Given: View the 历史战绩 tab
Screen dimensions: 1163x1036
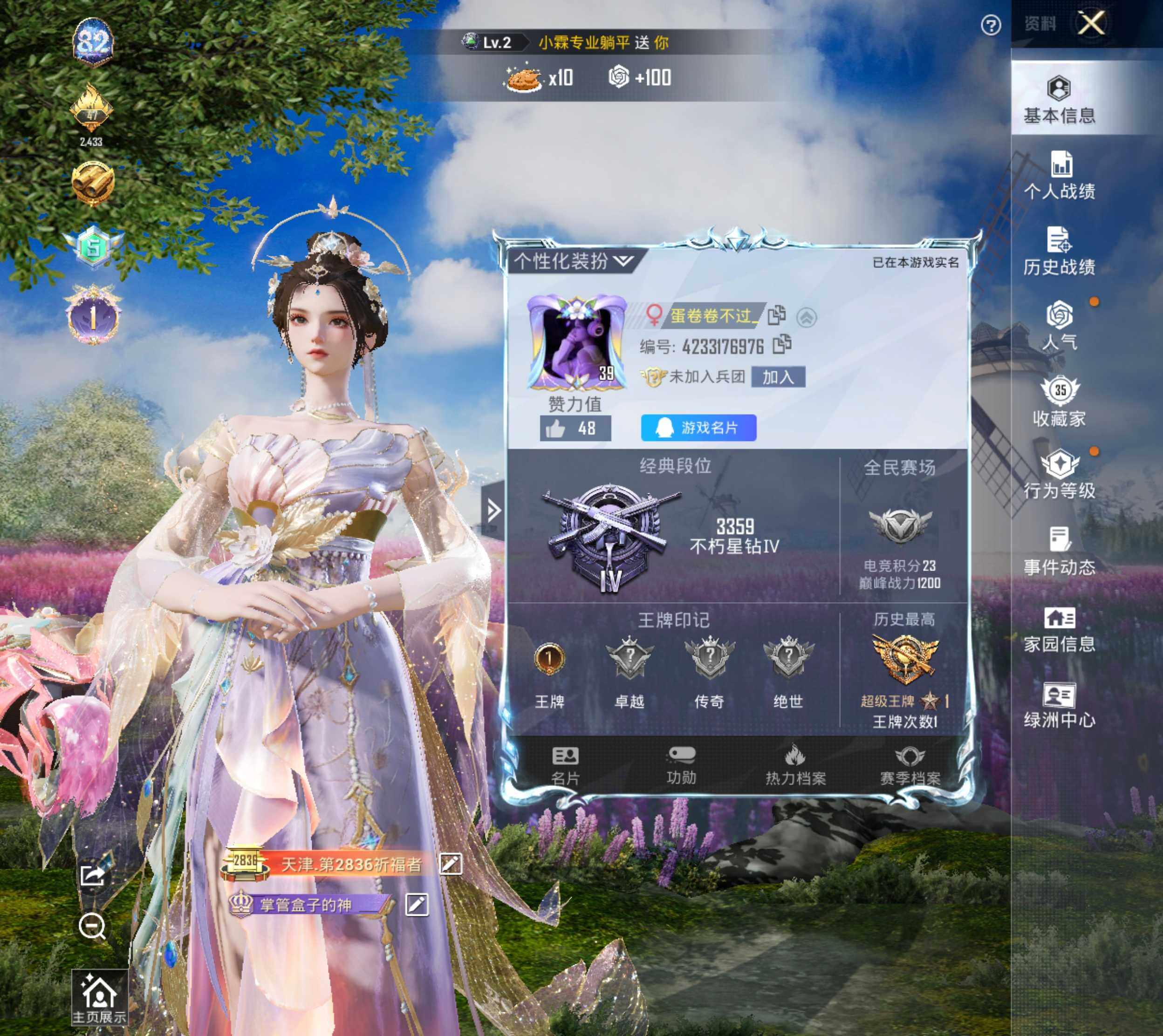Looking at the screenshot, I should (x=1060, y=252).
